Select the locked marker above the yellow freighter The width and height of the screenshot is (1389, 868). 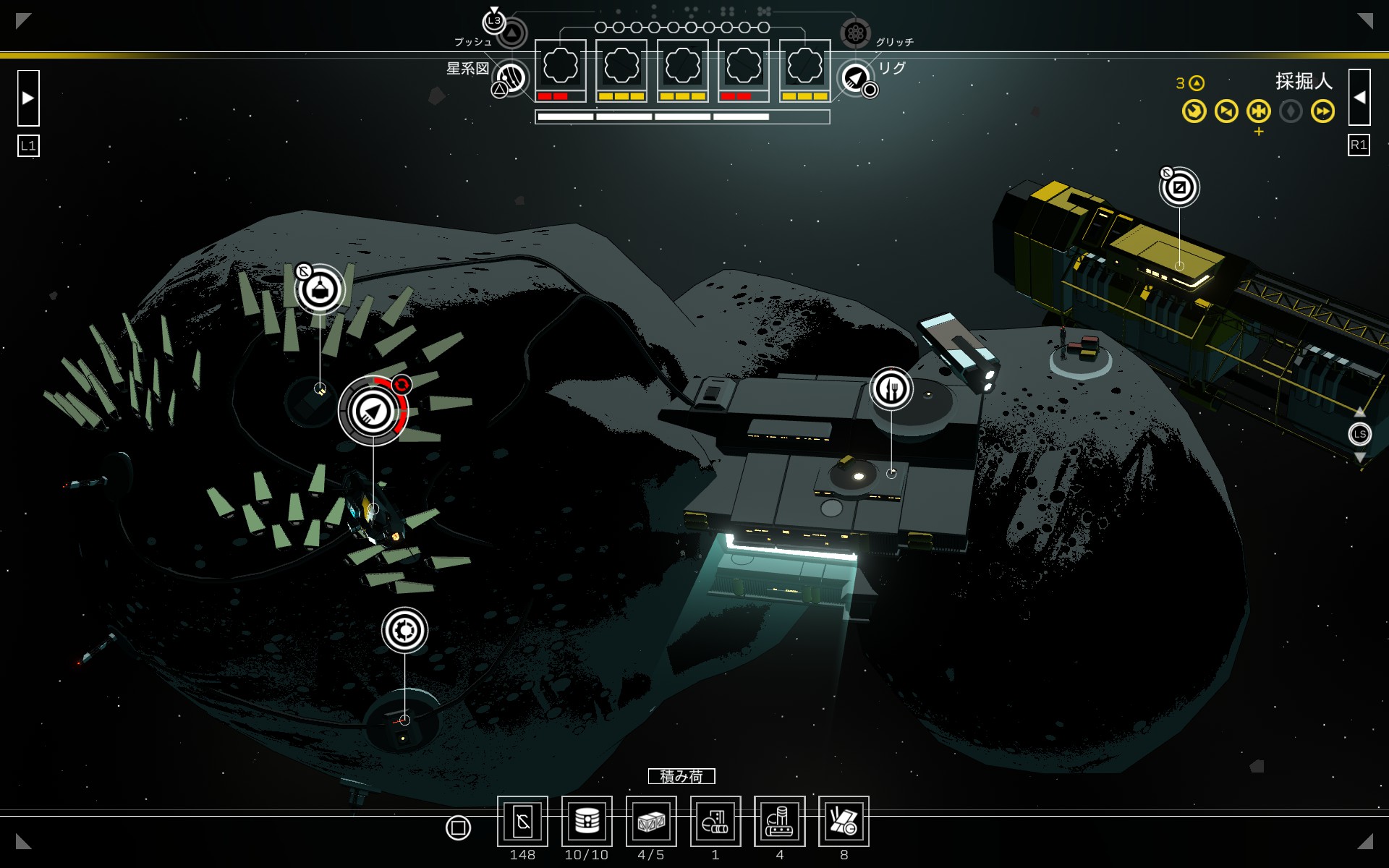pyautogui.click(x=1179, y=187)
